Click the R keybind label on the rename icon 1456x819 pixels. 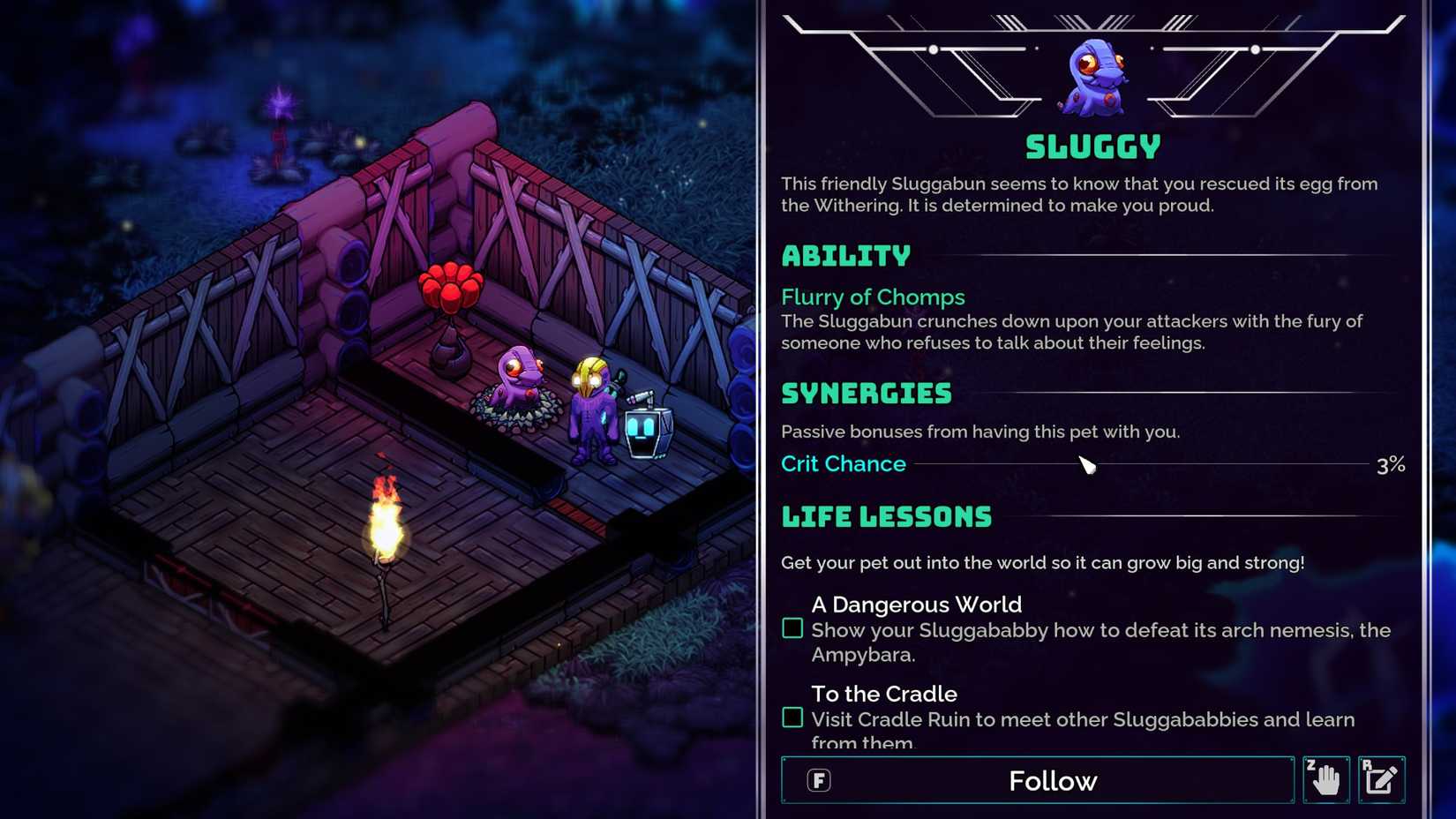pos(1368,764)
